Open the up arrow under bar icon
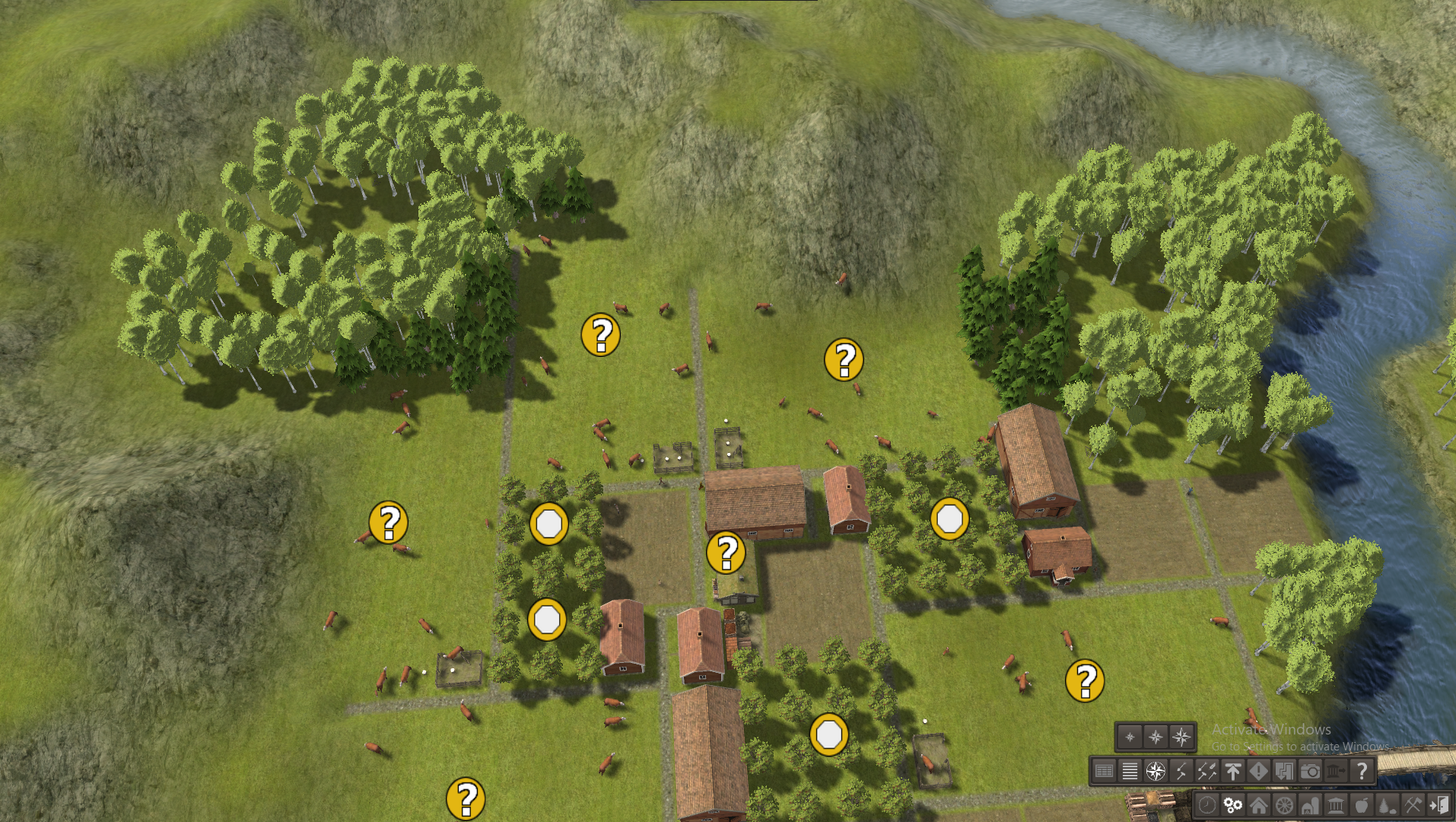The height and width of the screenshot is (822, 1456). click(x=1233, y=772)
